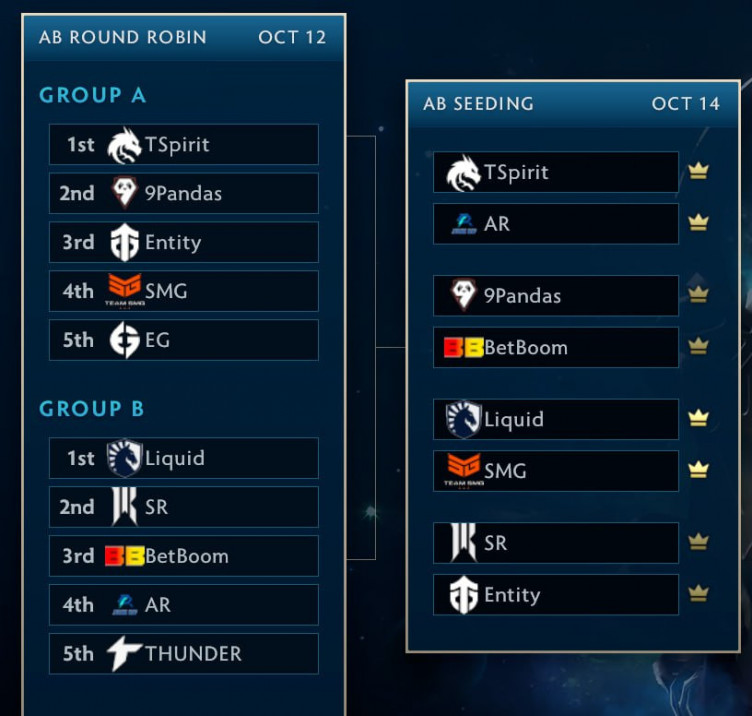This screenshot has width=752, height=716.
Task: Select the Liquid slot in AB Seeding
Action: tap(556, 420)
